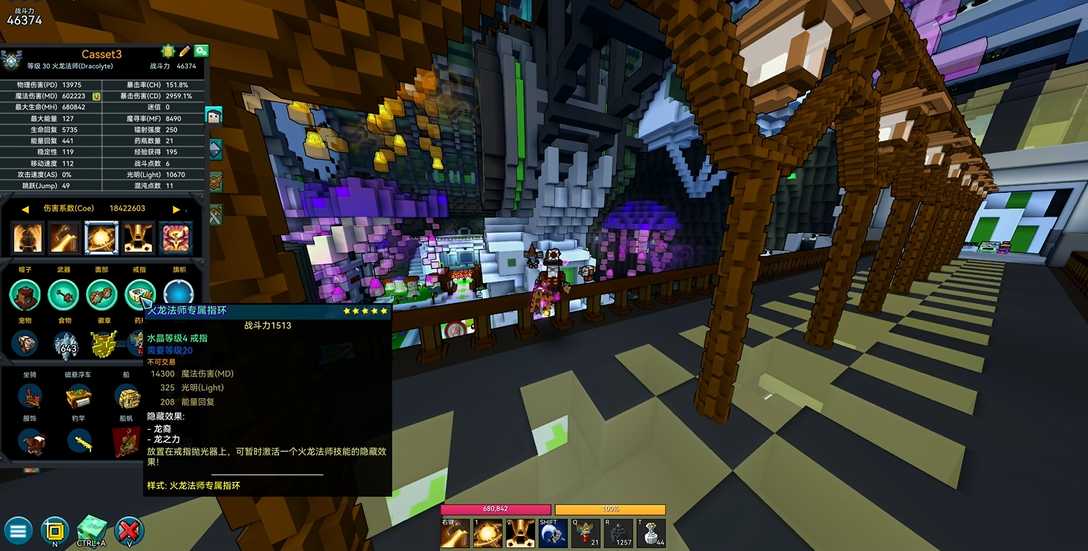The height and width of the screenshot is (551, 1088).
Task: Select the highlighted glowing orb ability icon
Action: tap(101, 238)
